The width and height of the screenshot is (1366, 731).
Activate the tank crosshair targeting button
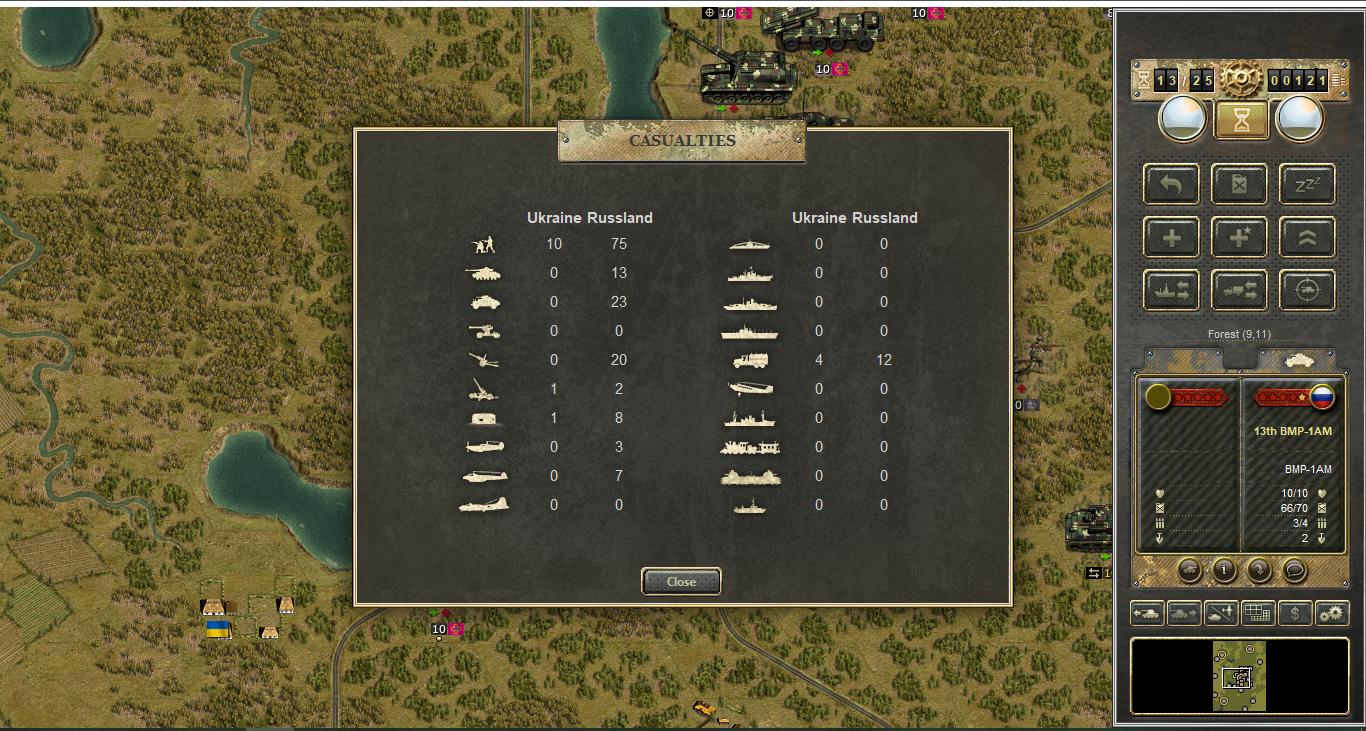[1308, 290]
